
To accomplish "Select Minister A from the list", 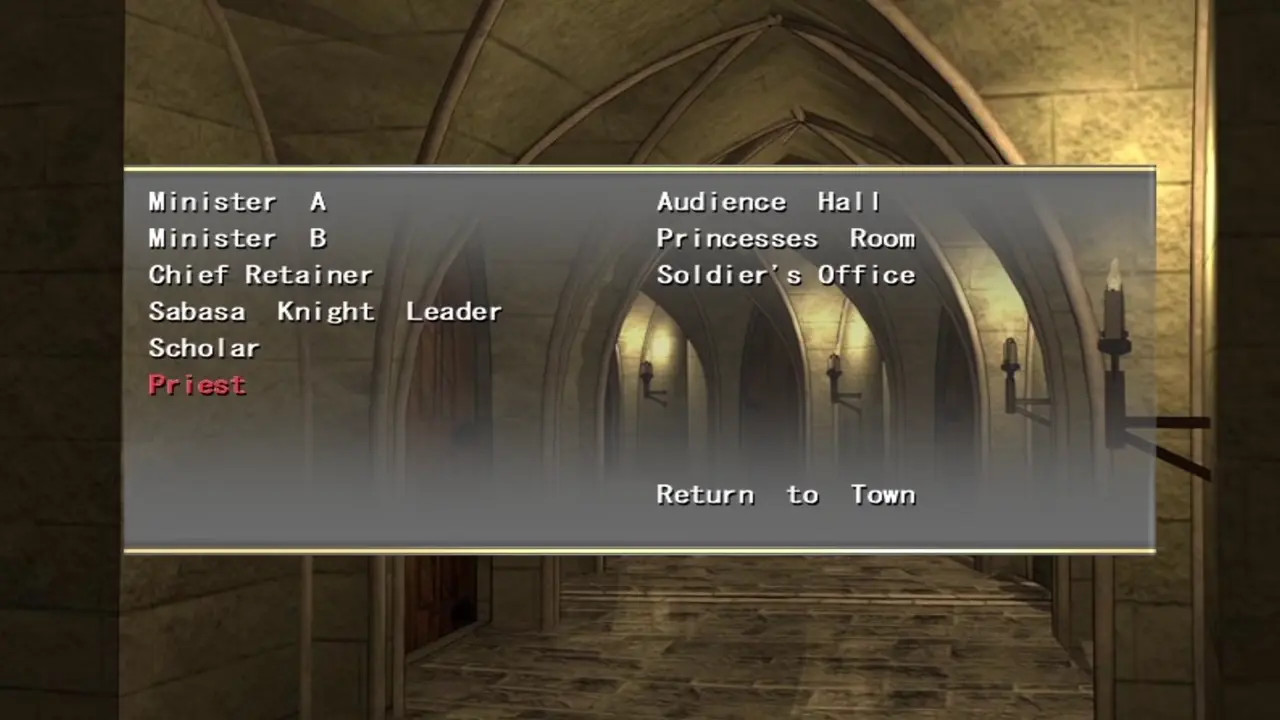I will pos(237,202).
